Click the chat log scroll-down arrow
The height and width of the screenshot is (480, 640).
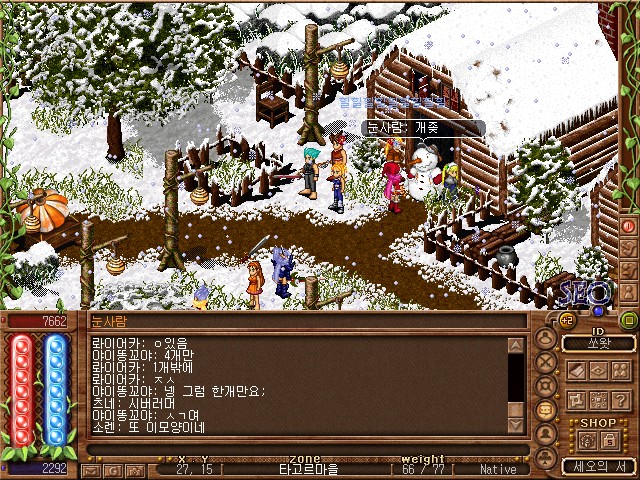pyautogui.click(x=516, y=425)
